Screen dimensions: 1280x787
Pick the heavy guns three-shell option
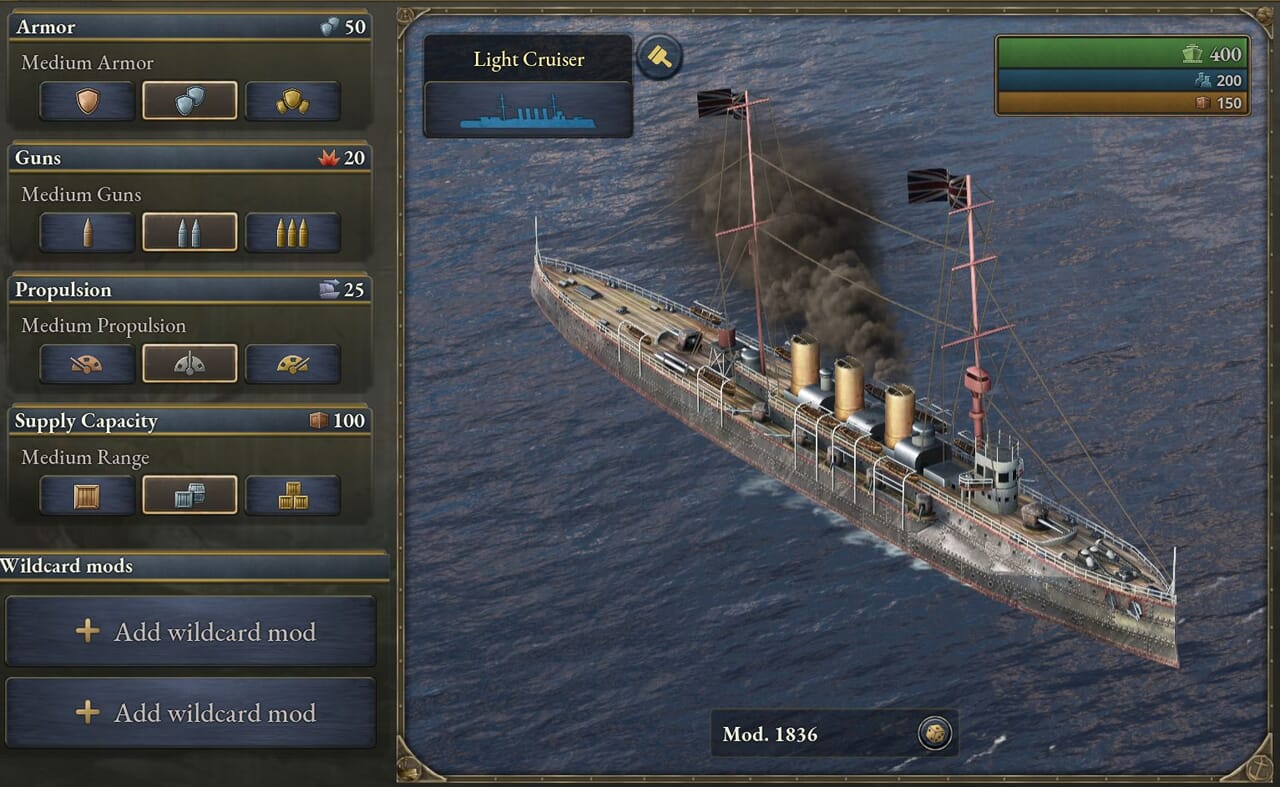[x=293, y=233]
